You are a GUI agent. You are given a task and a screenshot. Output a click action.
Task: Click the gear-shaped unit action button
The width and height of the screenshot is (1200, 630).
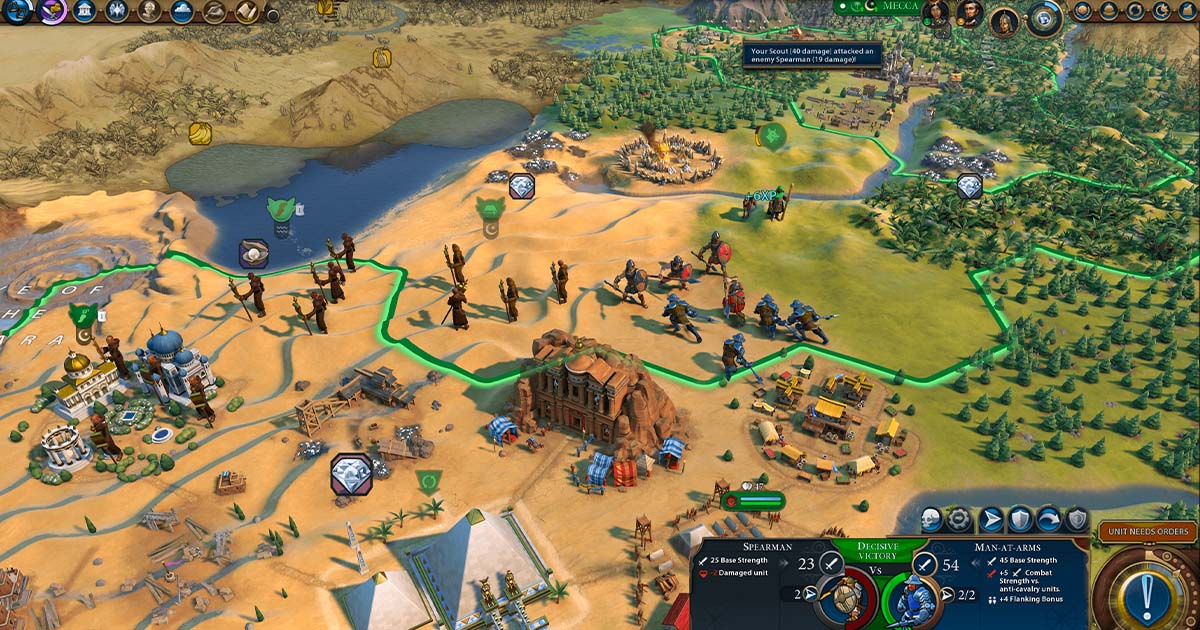960,519
